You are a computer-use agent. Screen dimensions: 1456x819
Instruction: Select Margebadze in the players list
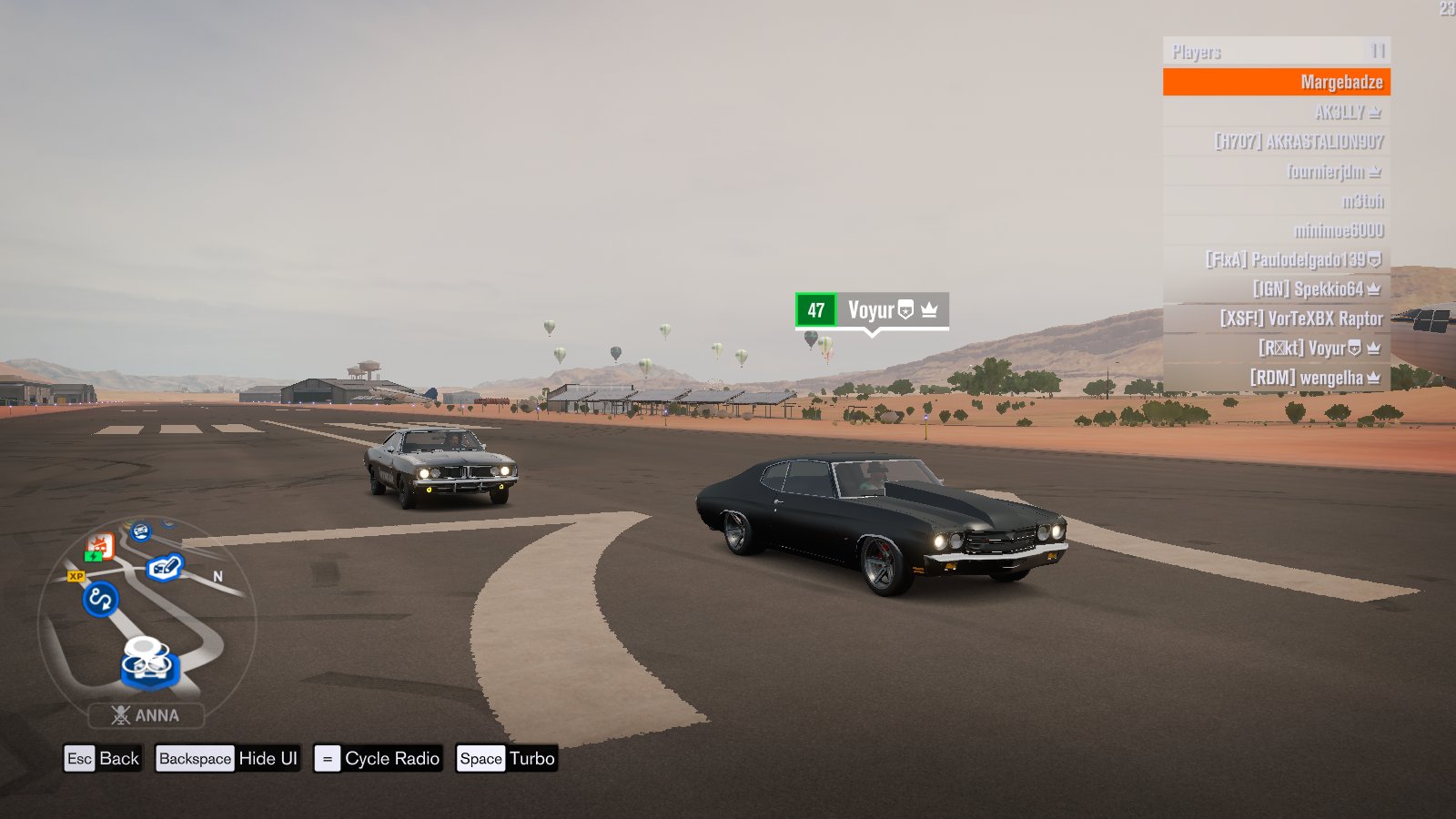(1276, 82)
